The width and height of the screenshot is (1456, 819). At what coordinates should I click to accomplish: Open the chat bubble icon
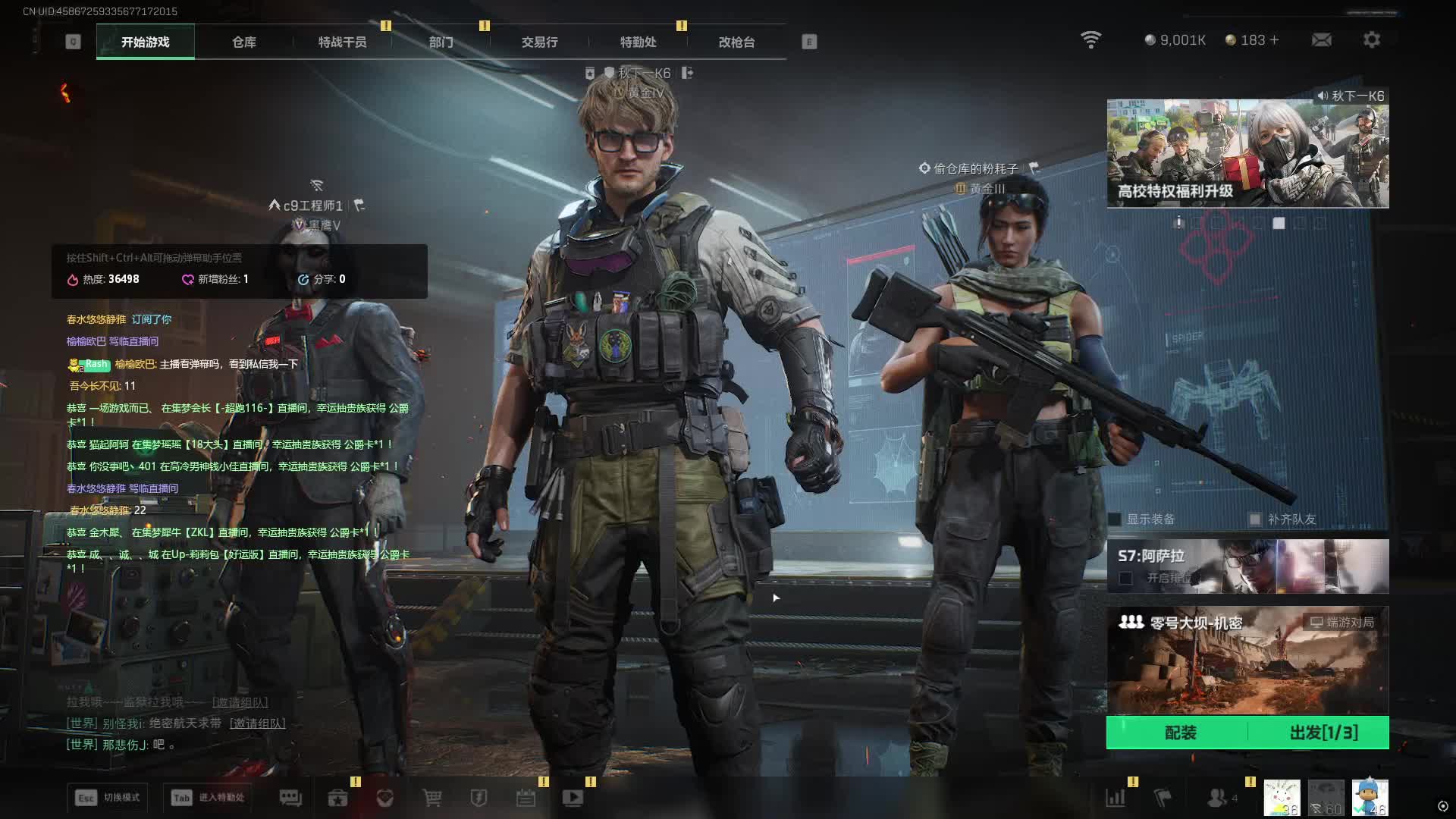[x=290, y=798]
